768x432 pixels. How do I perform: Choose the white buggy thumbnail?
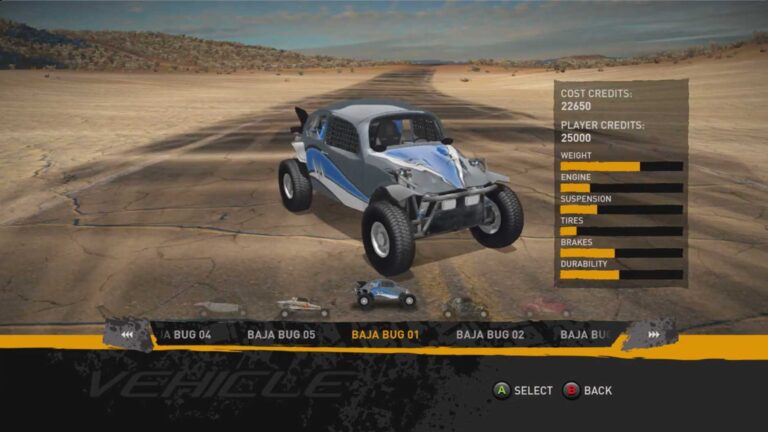(x=301, y=305)
